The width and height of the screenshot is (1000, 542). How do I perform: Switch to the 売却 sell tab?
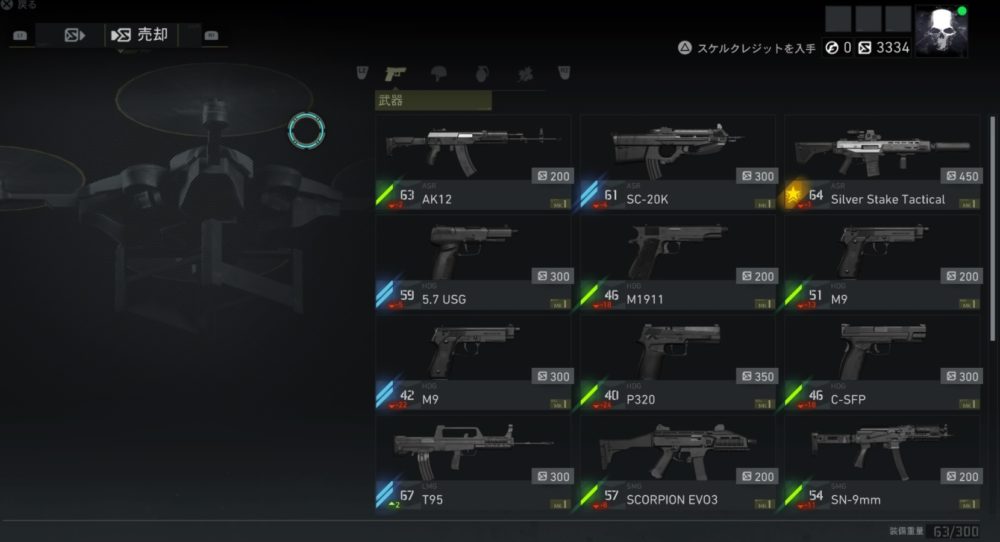click(x=141, y=36)
